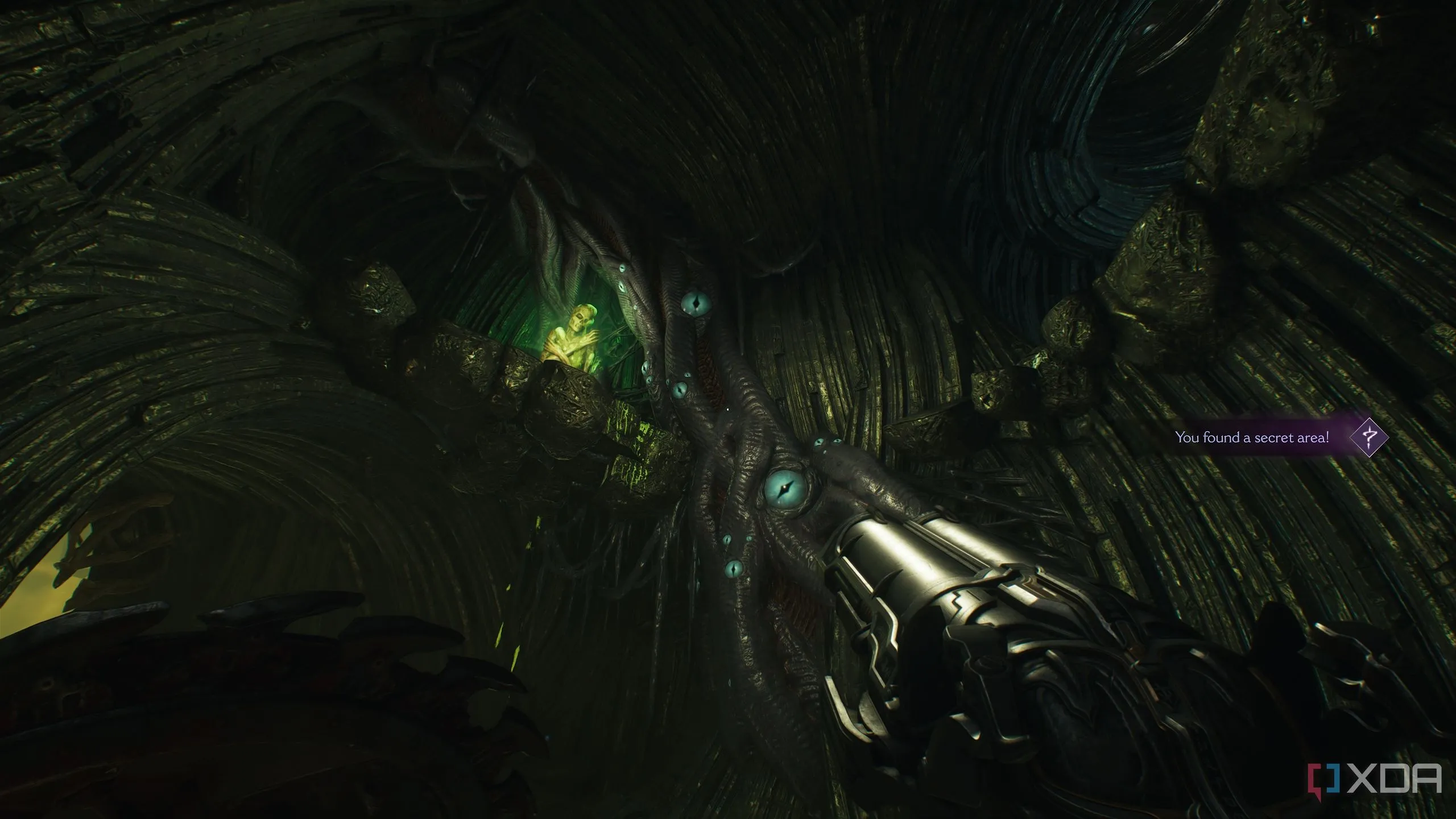Select the diamond question mark secret icon
The width and height of the screenshot is (1456, 819).
click(x=1369, y=437)
